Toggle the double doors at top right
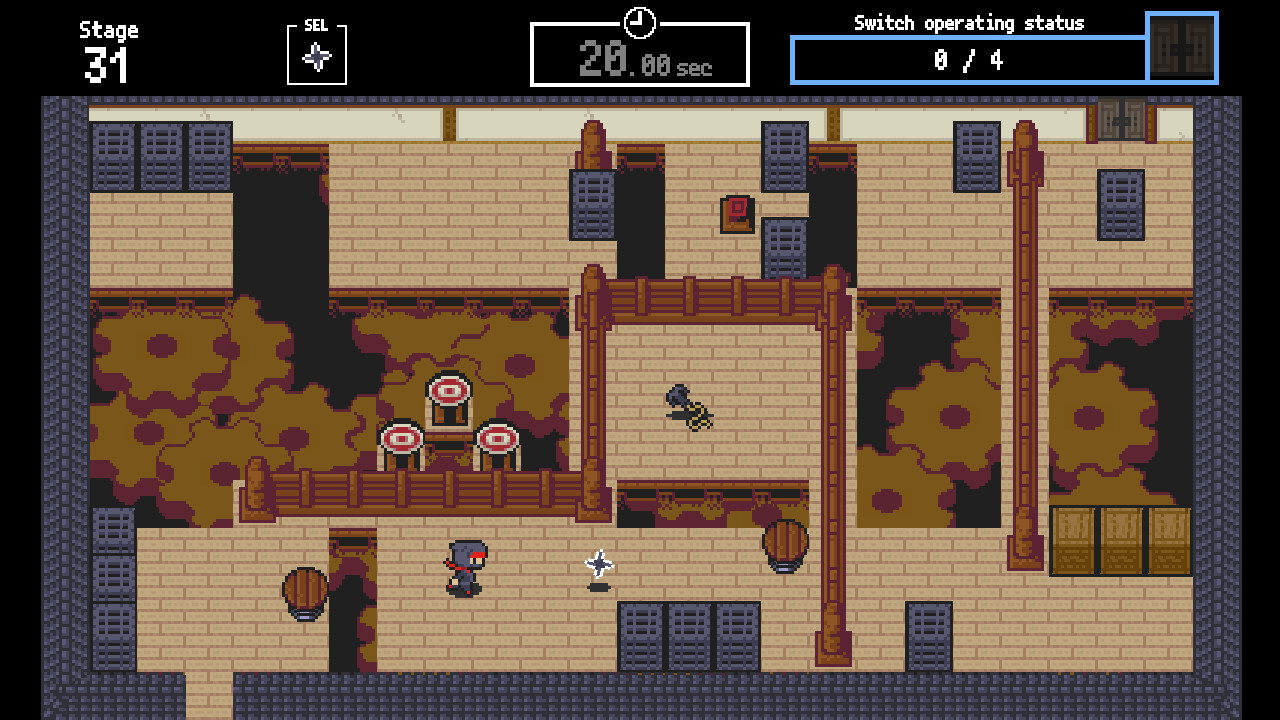Viewport: 1280px width, 720px height. coord(1120,120)
